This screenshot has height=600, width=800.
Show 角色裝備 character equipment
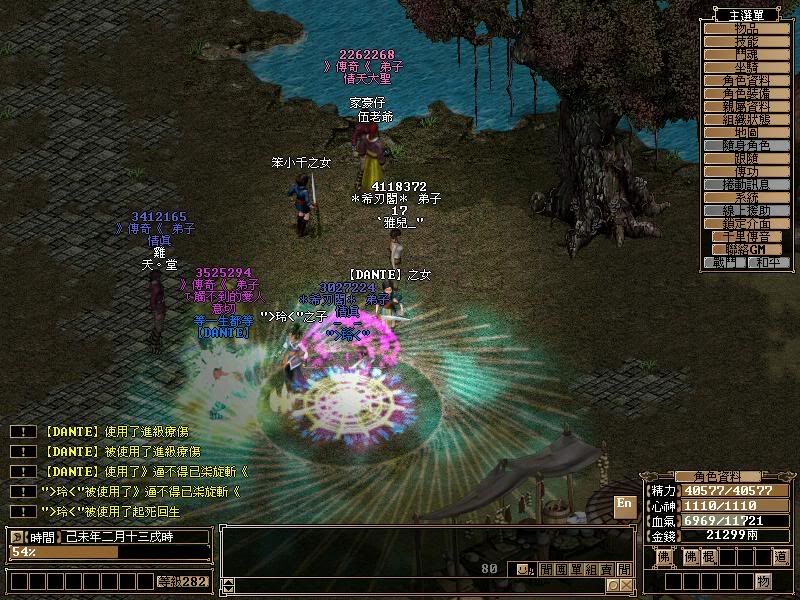click(747, 93)
